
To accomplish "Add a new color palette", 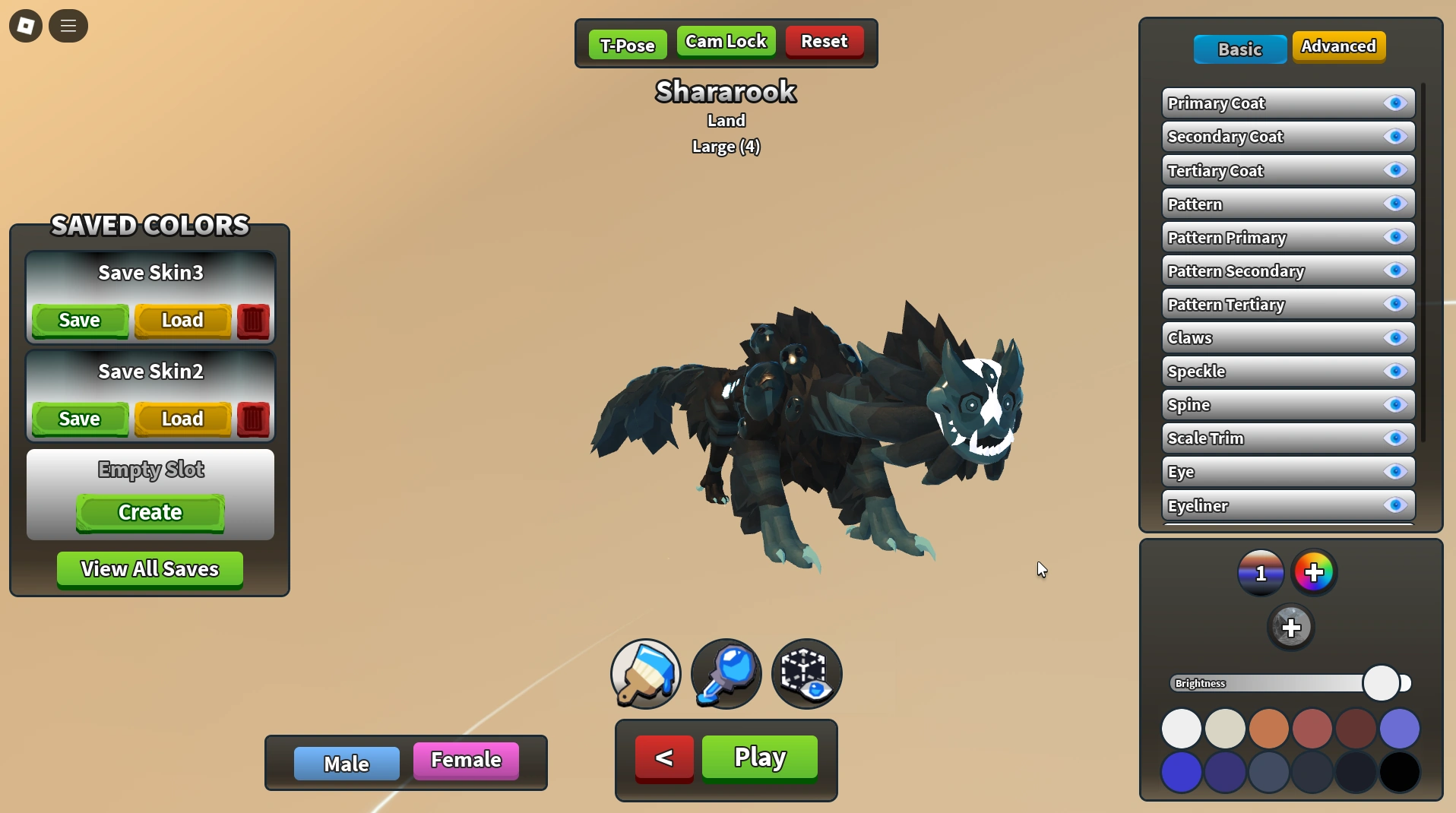I will pyautogui.click(x=1315, y=572).
